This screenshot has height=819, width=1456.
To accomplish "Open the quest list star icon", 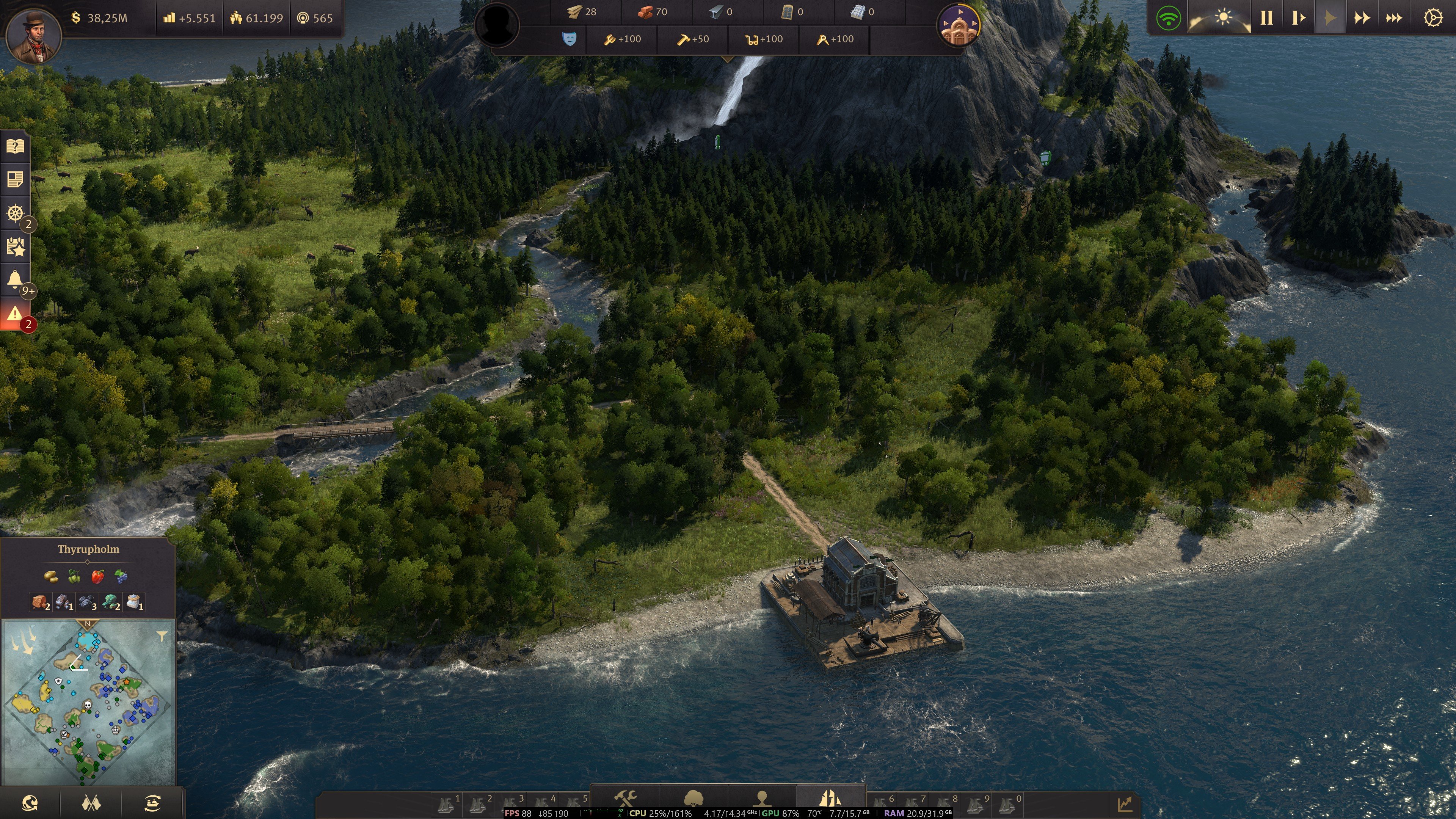I will point(15,247).
